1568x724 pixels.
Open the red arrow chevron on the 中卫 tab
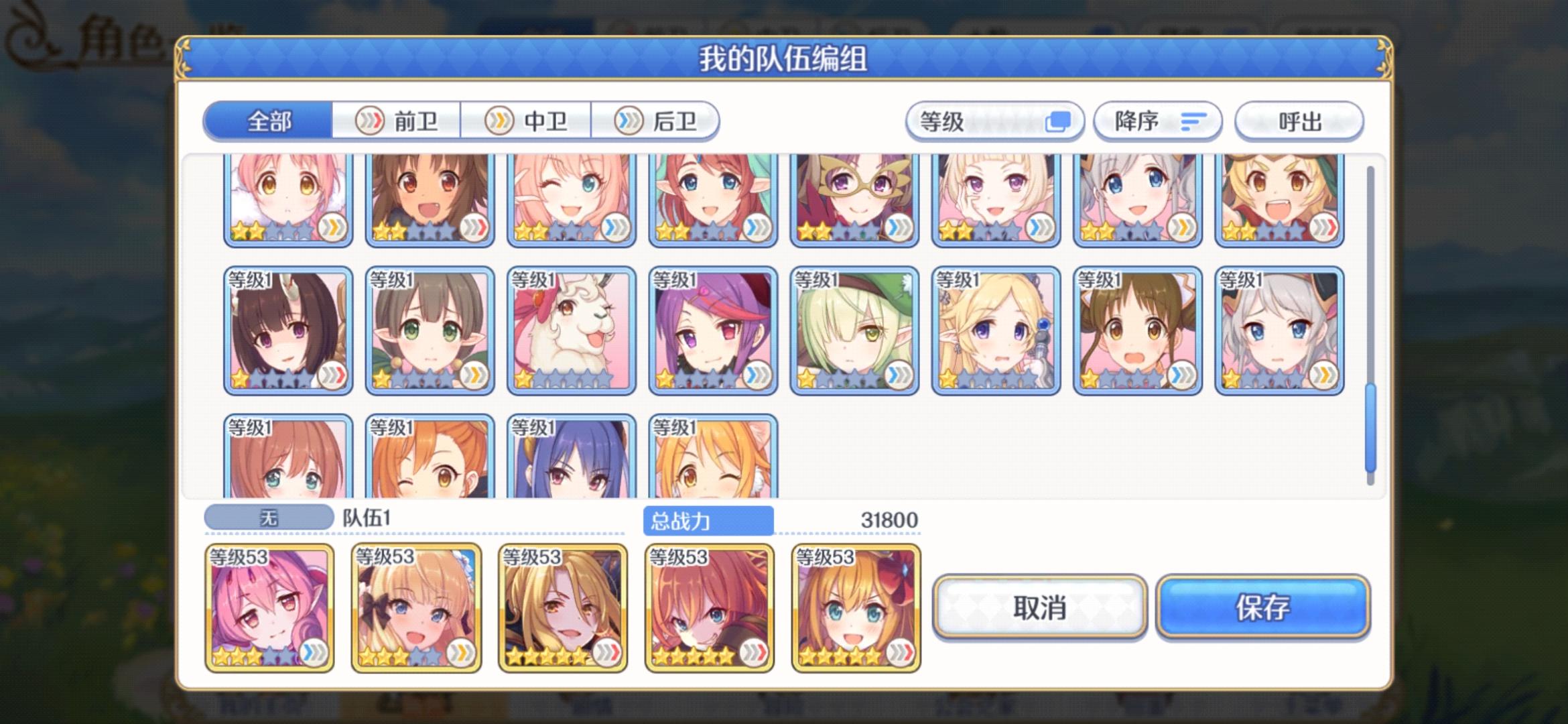tap(498, 122)
